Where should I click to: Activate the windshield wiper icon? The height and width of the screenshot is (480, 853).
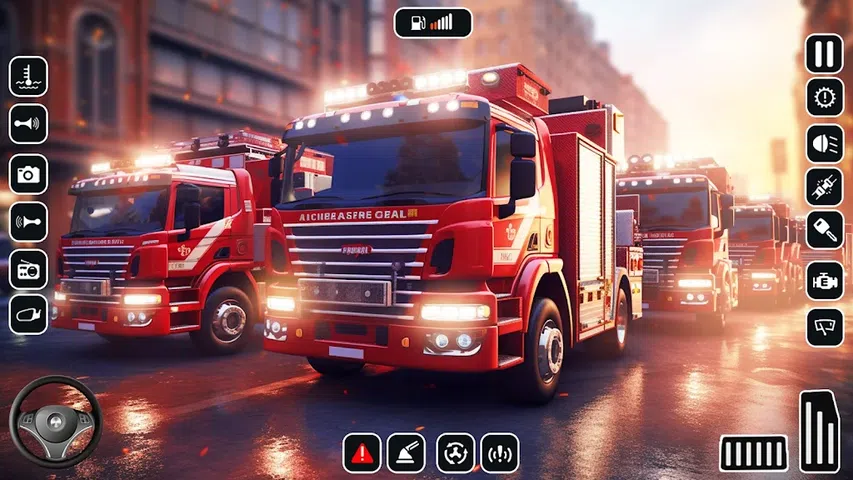(x=824, y=327)
